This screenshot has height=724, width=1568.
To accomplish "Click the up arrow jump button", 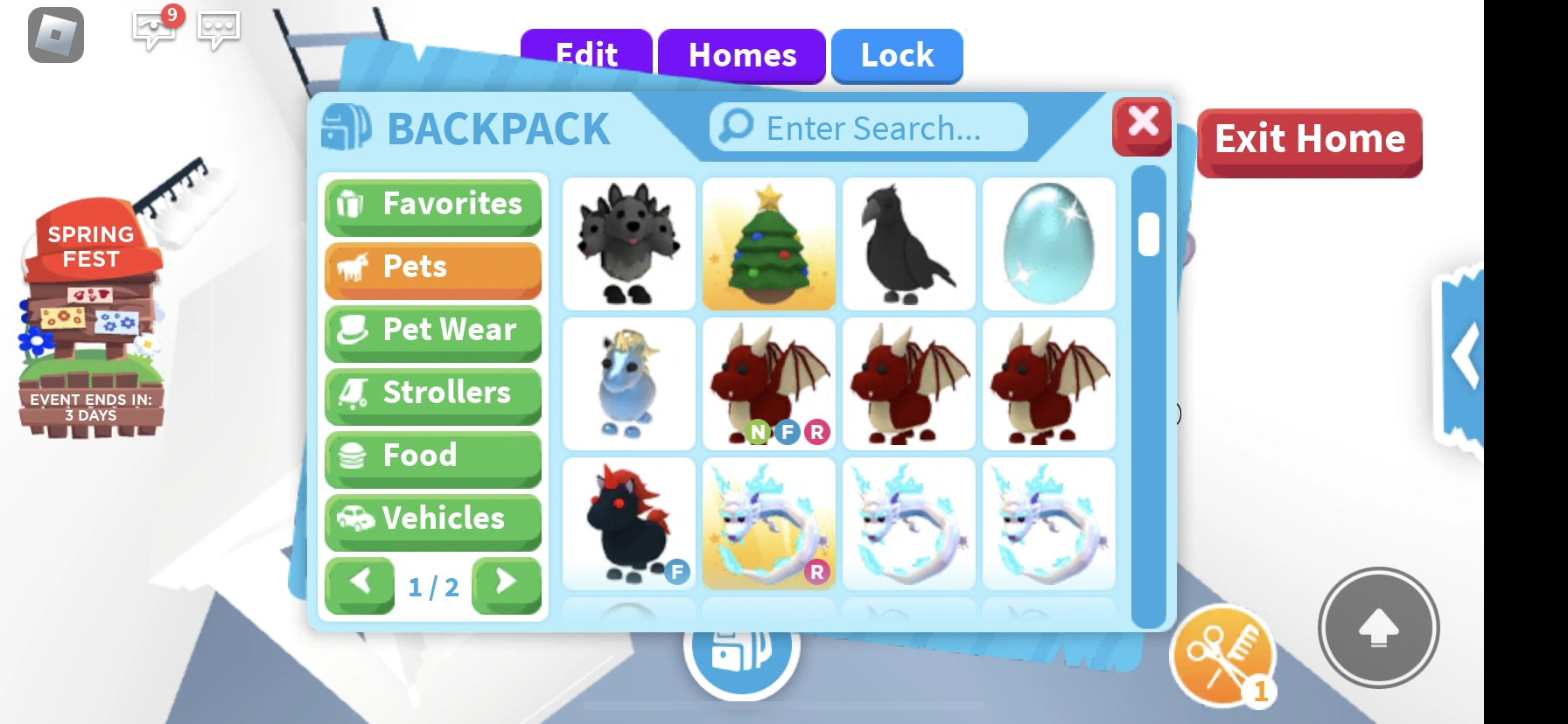I will click(x=1379, y=628).
